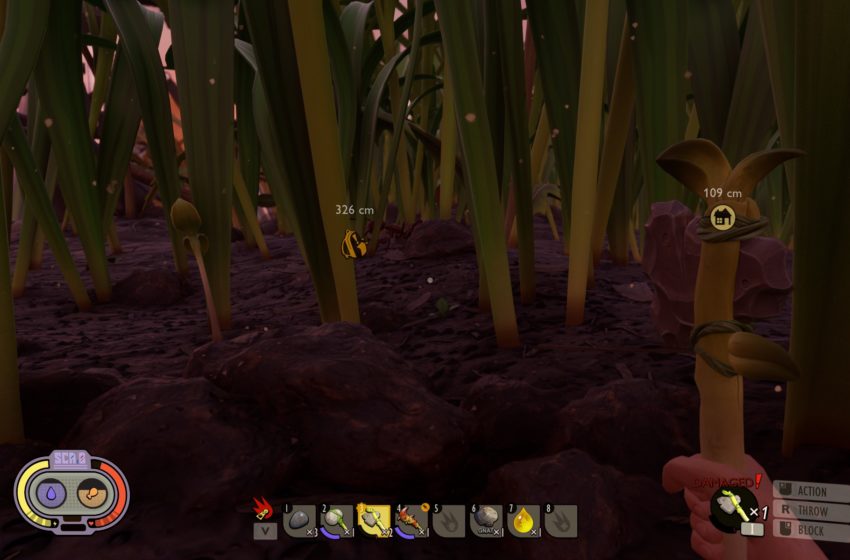The image size is (850, 560).
Task: Click the home base marker at 109 cm
Action: coord(722,217)
